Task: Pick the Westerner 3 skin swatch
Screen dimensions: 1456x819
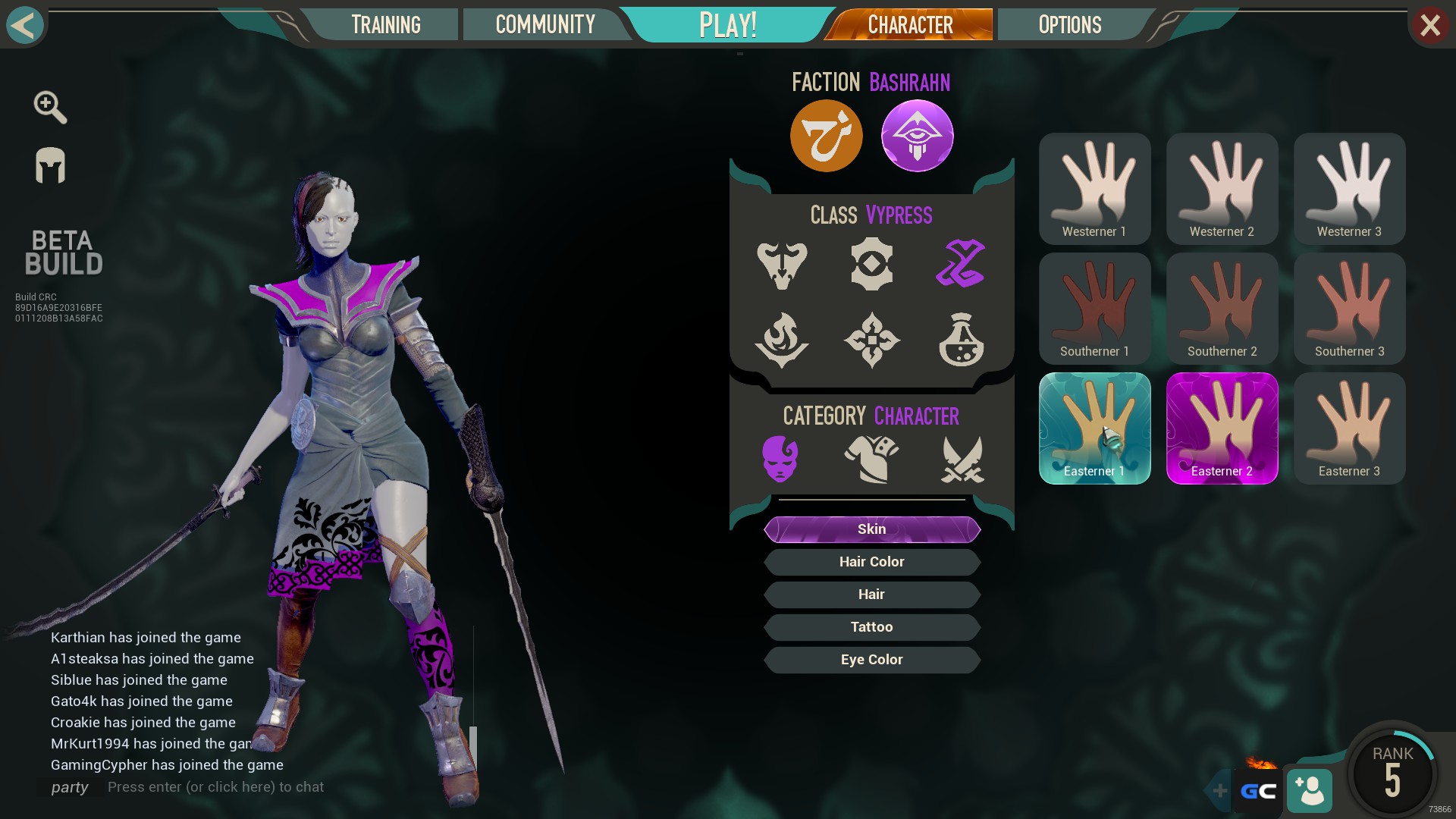Action: (1349, 189)
